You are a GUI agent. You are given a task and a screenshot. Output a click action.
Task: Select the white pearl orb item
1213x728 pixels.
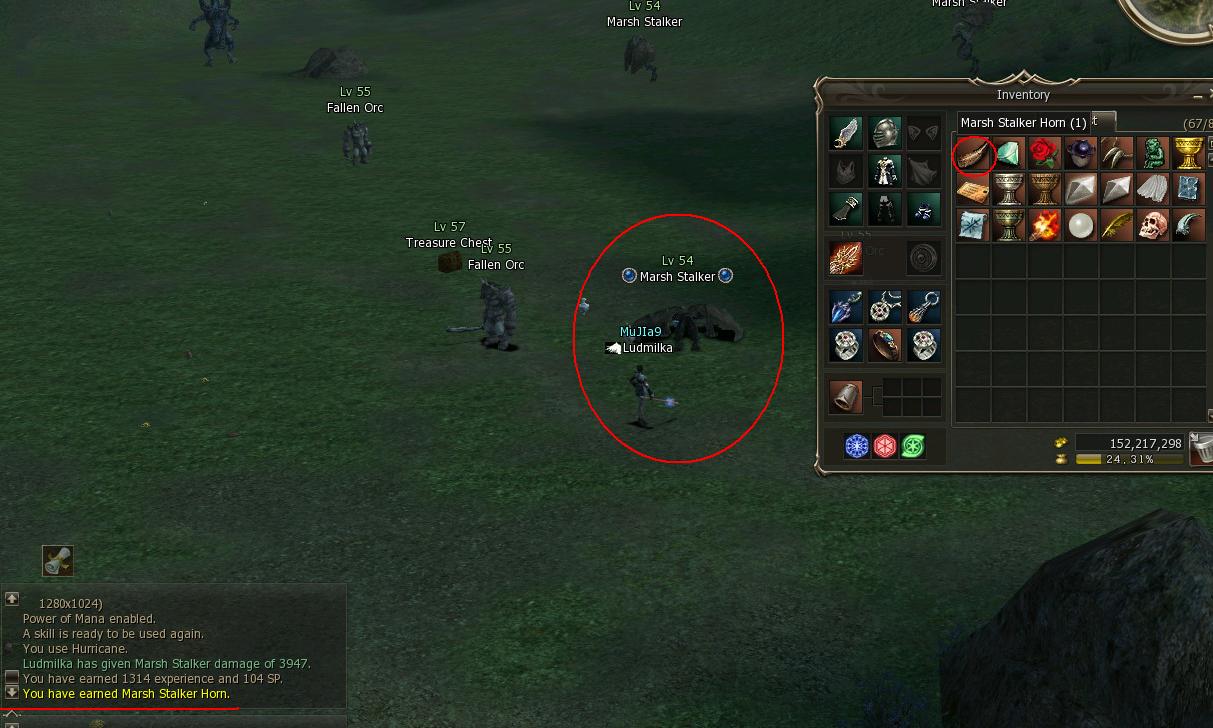(1080, 226)
